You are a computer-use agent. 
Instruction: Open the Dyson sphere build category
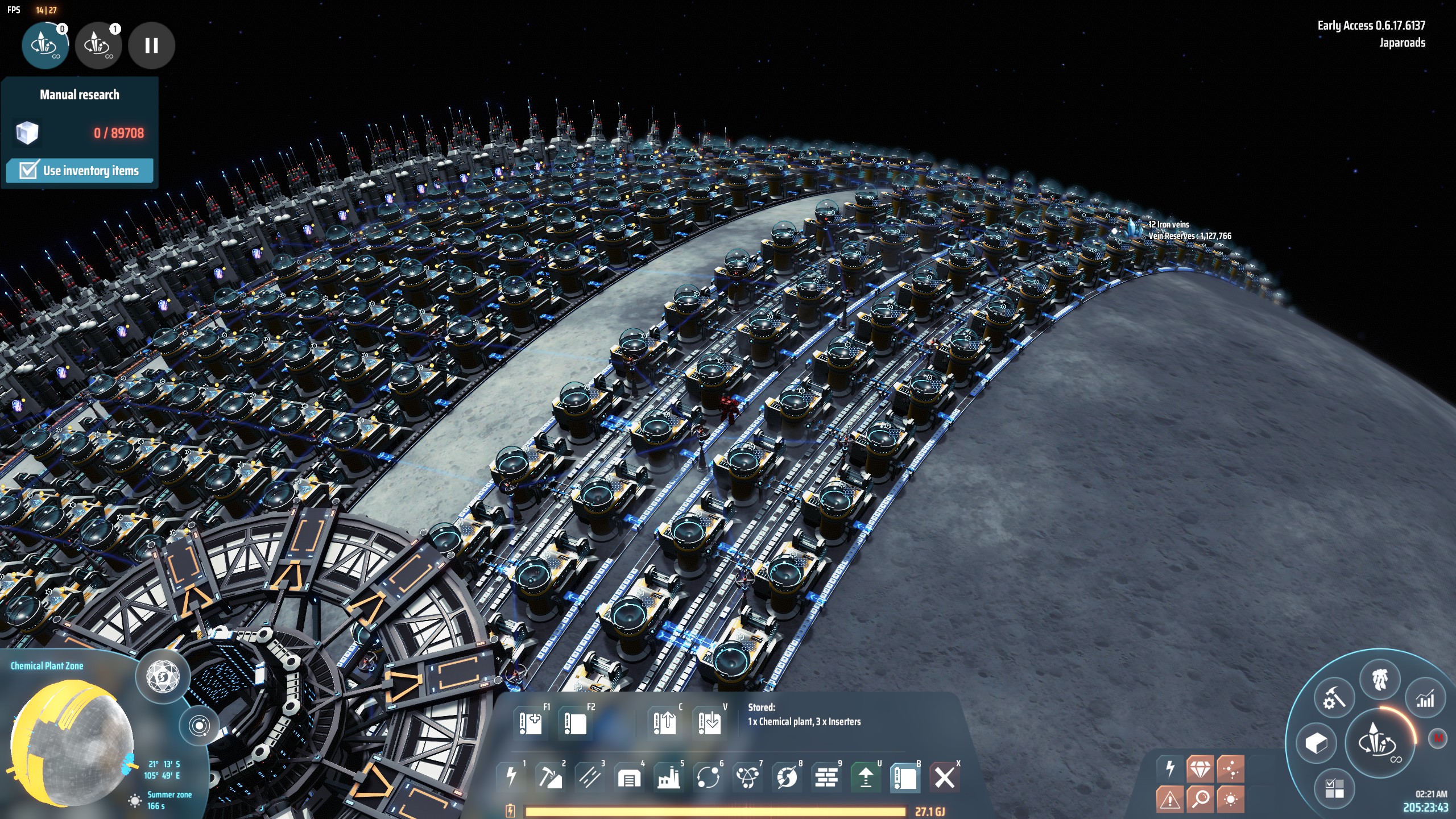tap(787, 777)
